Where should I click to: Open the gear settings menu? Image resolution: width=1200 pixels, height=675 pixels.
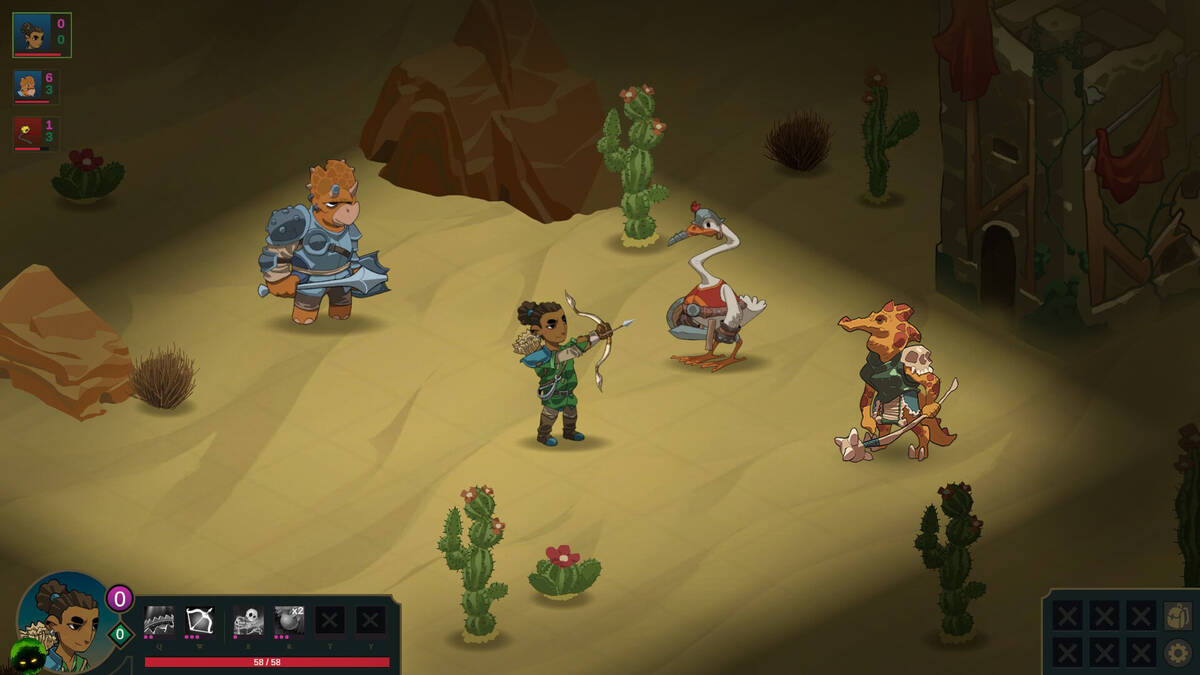pyautogui.click(x=1178, y=652)
